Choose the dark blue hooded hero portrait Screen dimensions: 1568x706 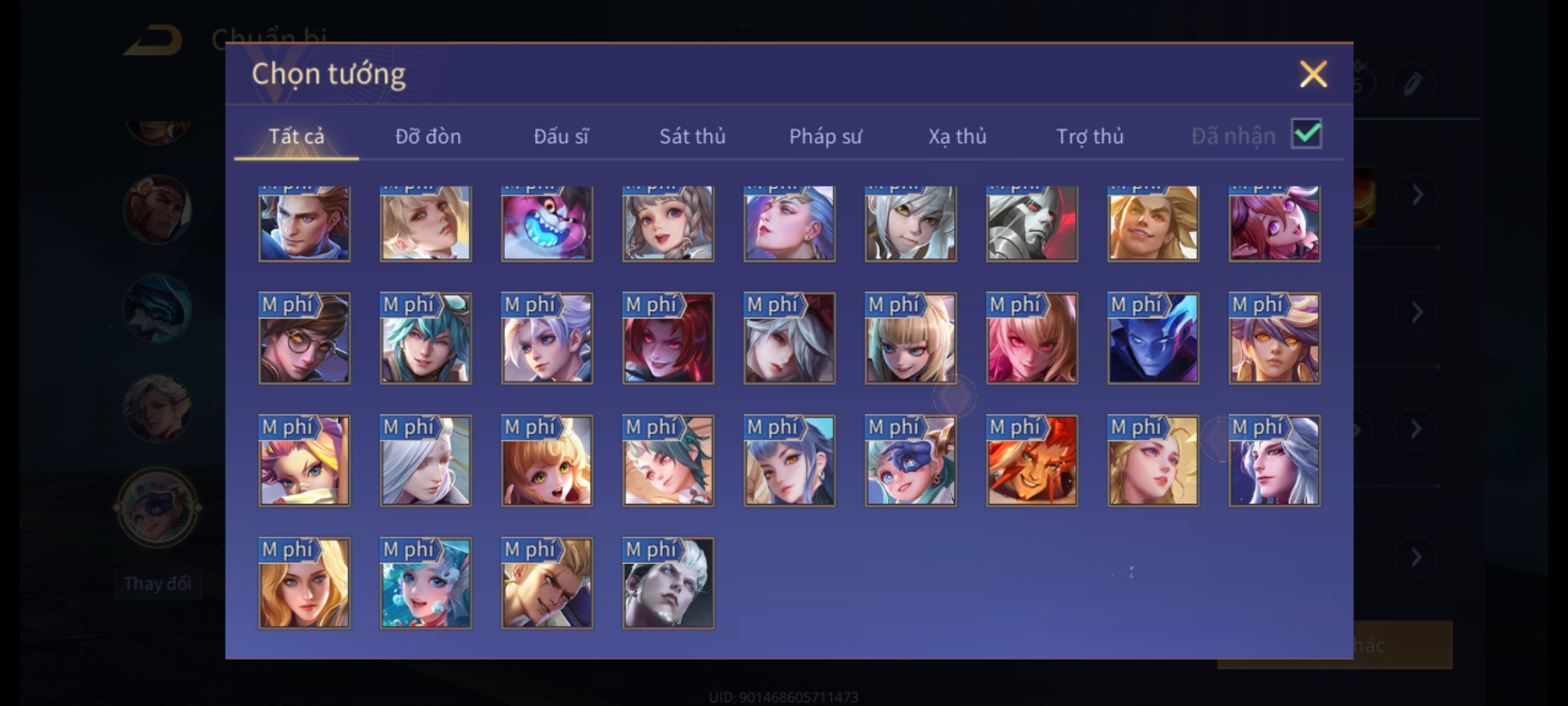tap(1153, 338)
